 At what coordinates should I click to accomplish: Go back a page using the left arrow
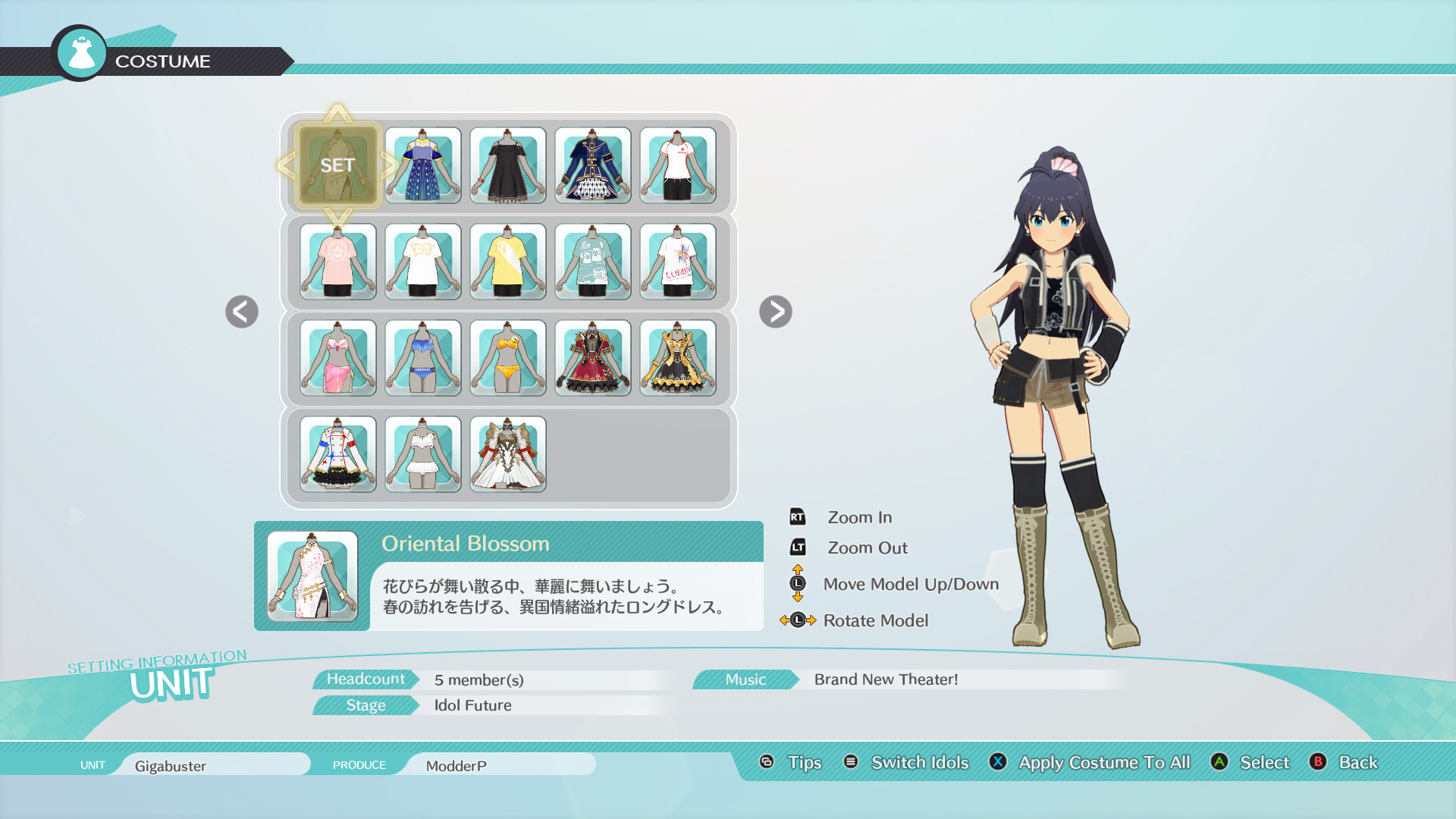[x=241, y=312]
